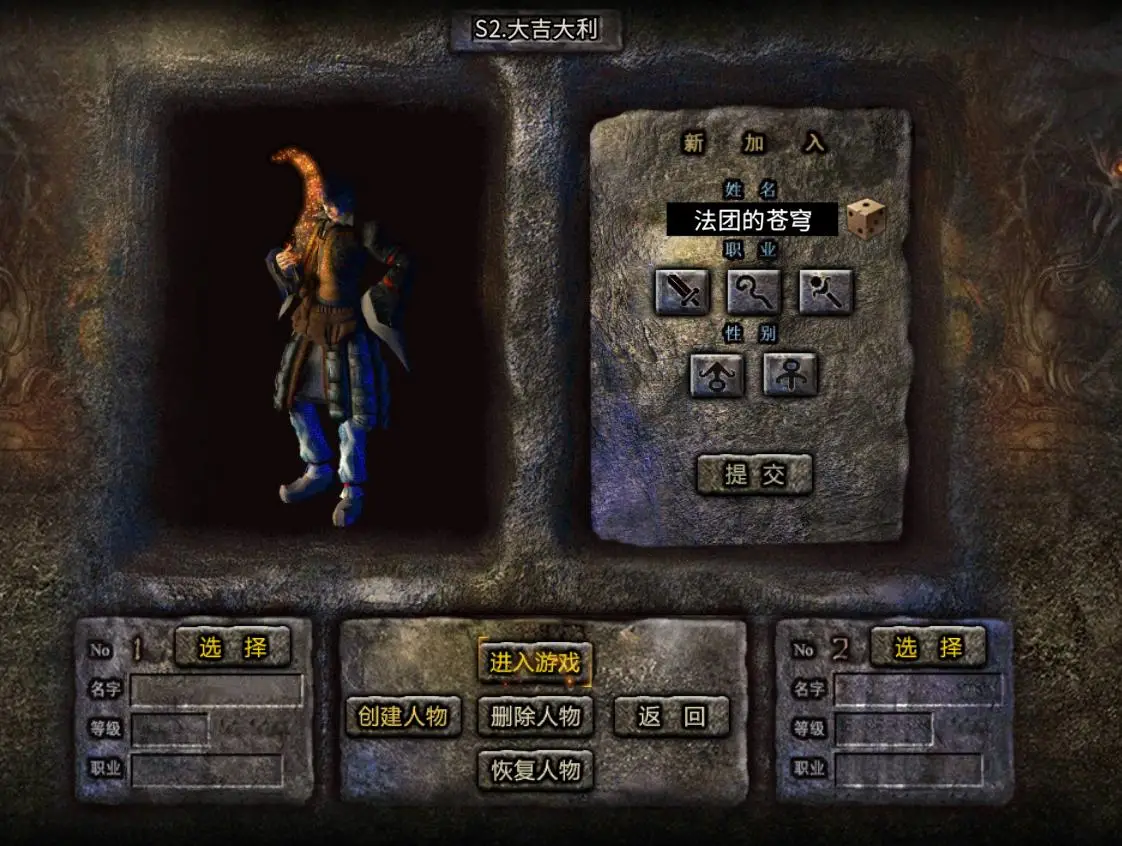Pick the third class icon with orb wand

[825, 292]
